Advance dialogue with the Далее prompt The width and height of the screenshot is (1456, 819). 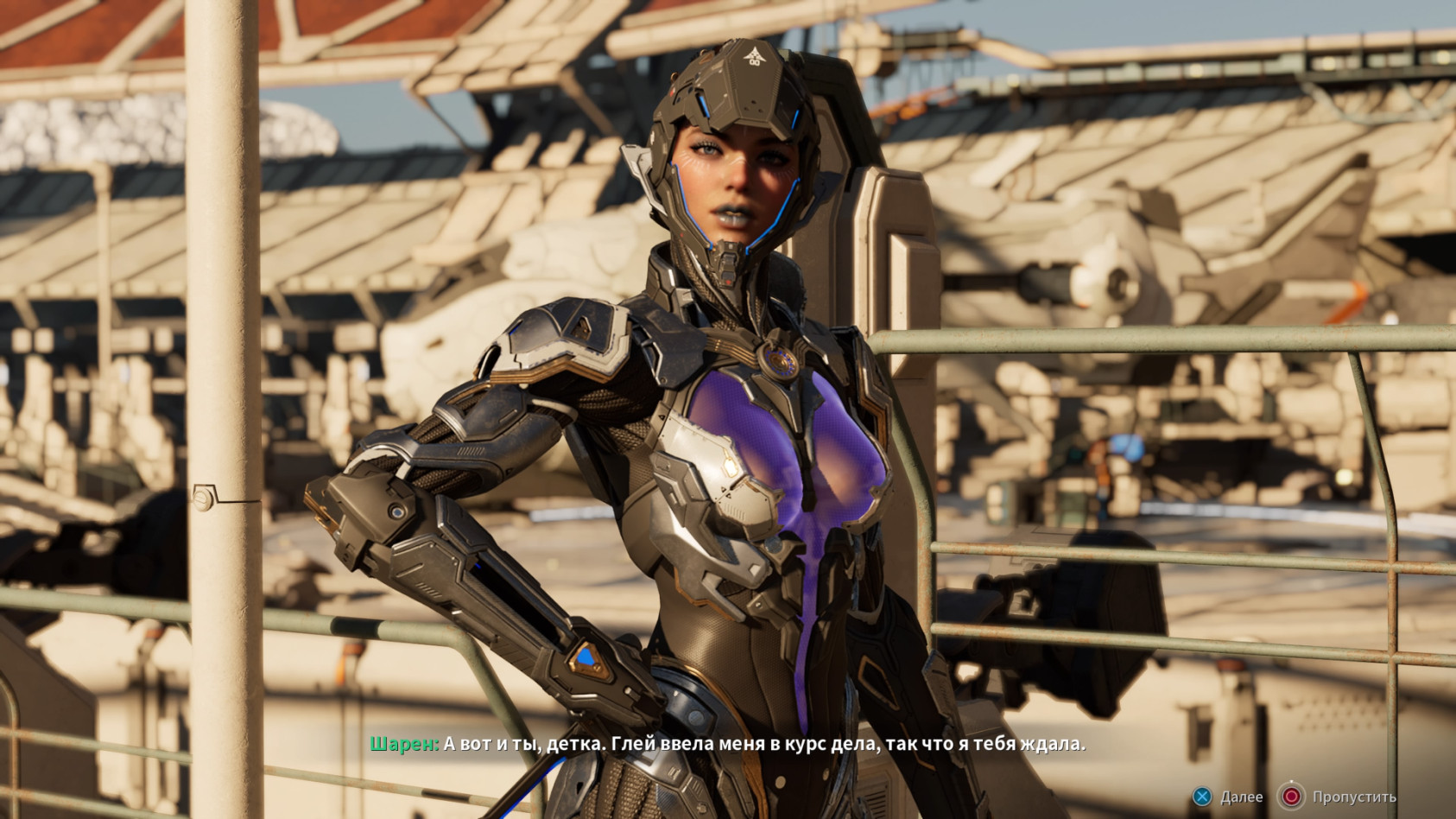(1241, 797)
